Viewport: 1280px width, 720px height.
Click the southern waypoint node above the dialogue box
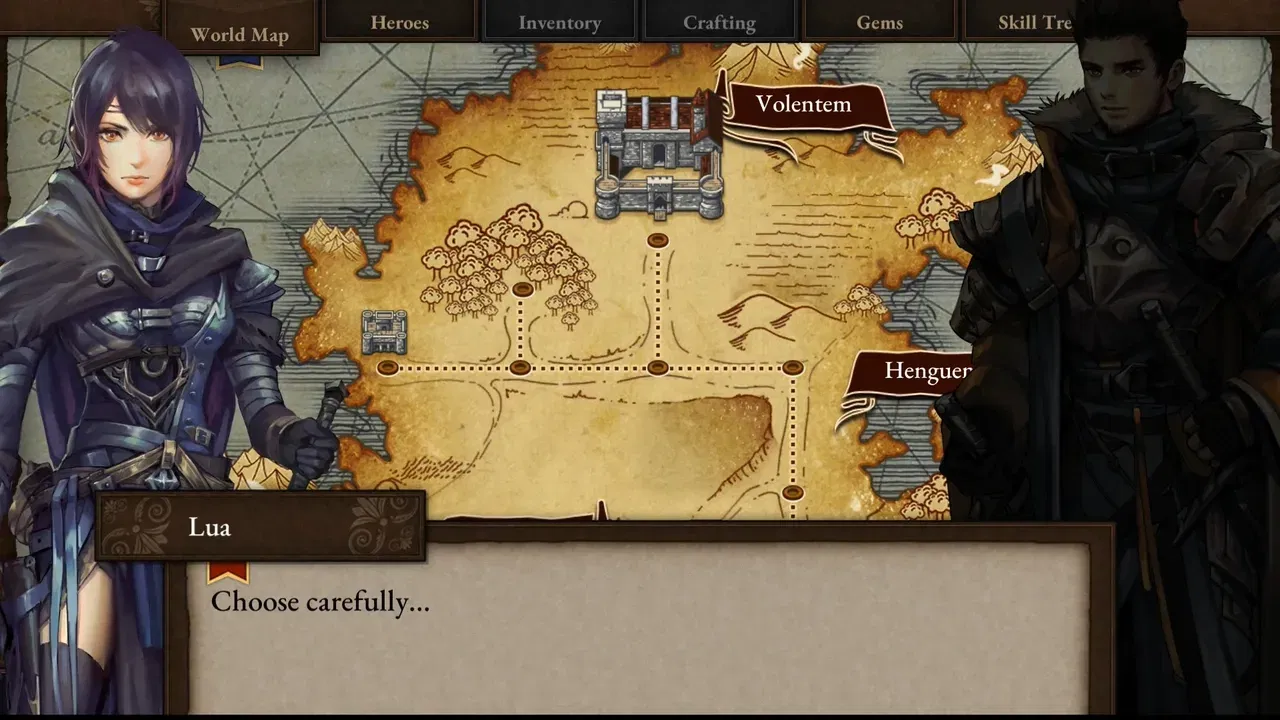795,491
